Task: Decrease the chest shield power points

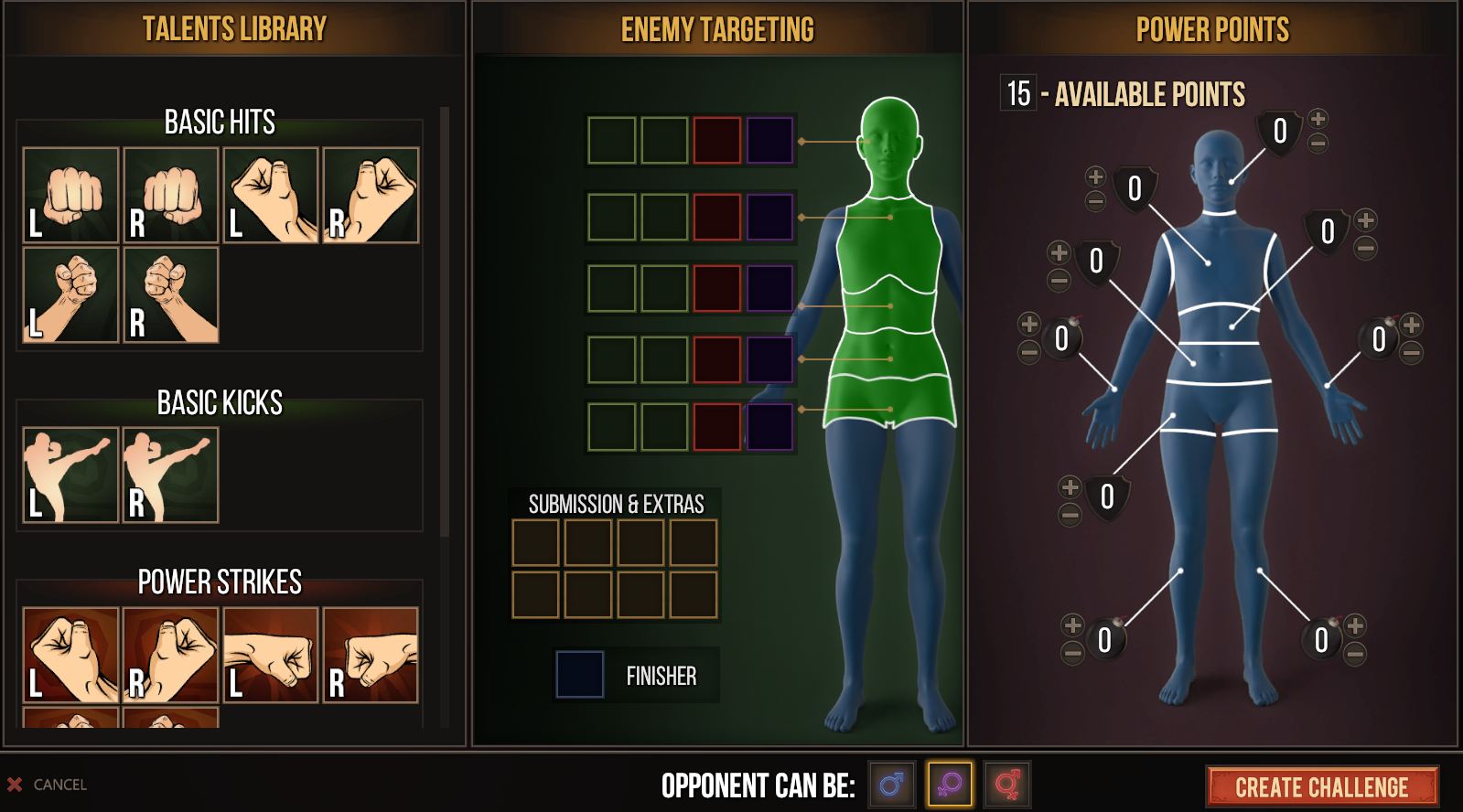Action: [x=1095, y=199]
